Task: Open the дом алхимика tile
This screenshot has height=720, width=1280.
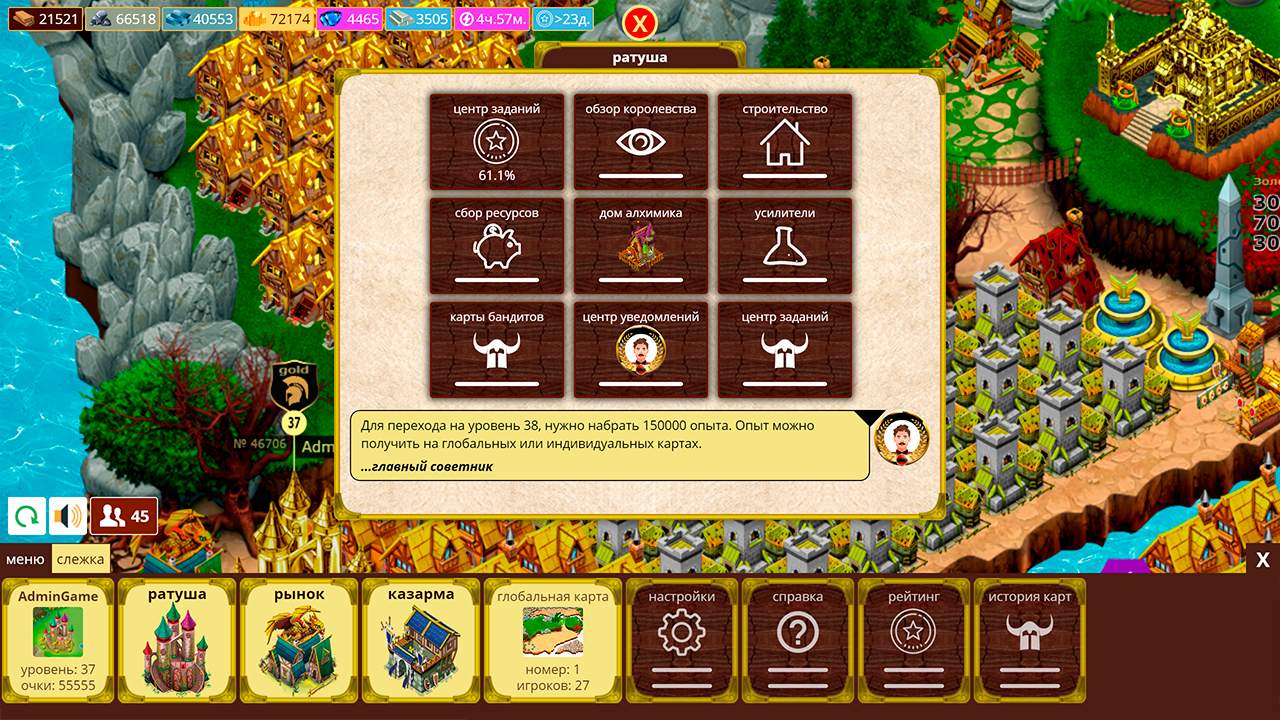Action: click(x=641, y=245)
